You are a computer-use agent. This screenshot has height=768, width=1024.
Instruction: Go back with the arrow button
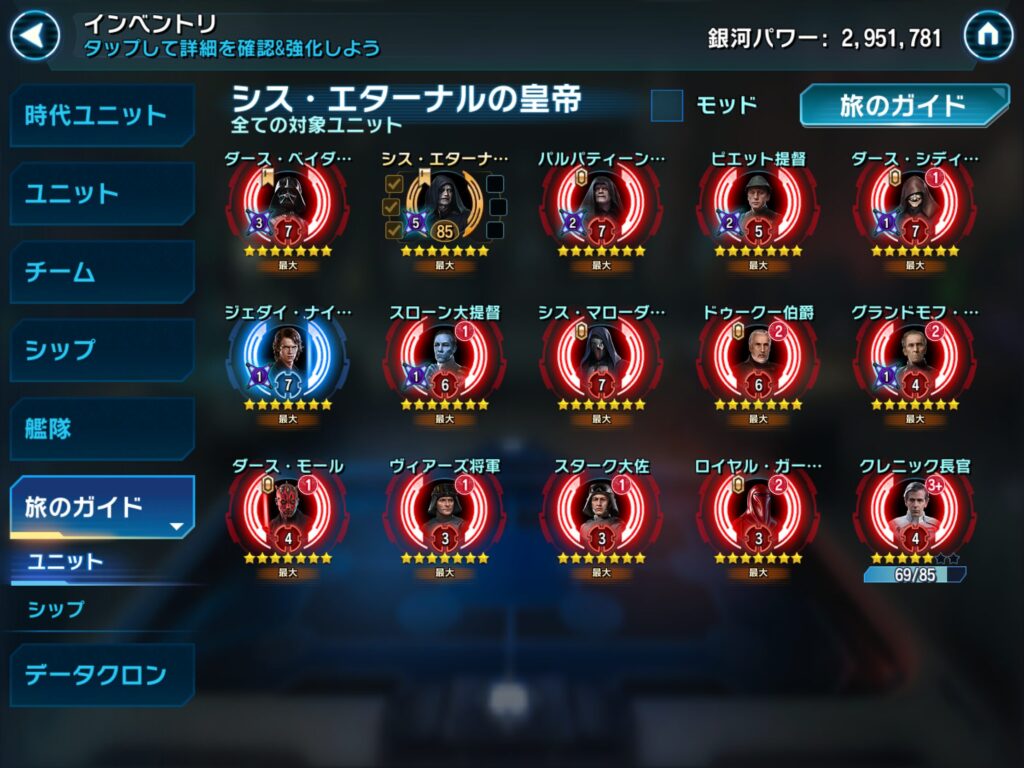coord(35,37)
